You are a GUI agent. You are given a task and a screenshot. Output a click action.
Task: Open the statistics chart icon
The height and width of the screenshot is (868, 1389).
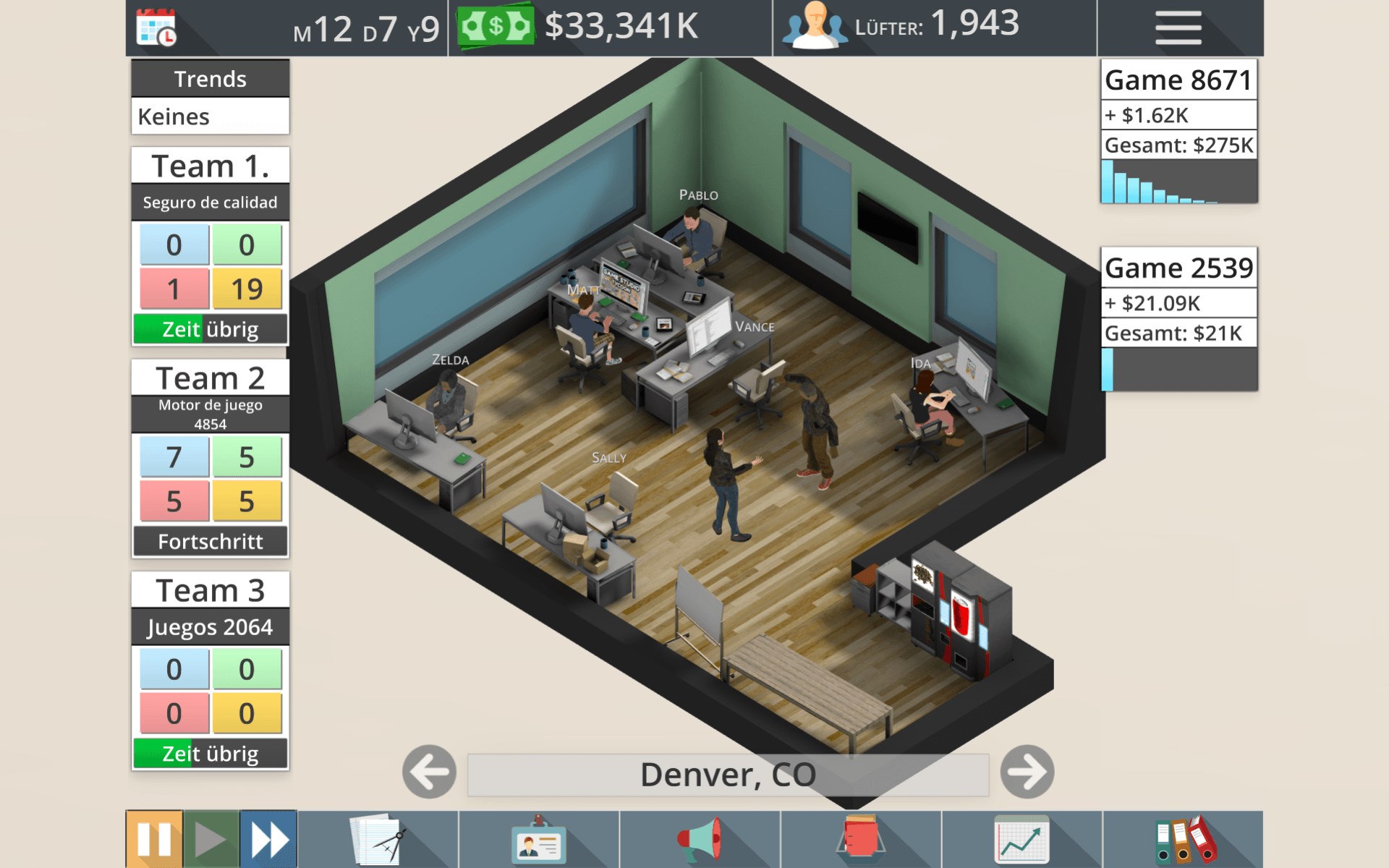1021,839
